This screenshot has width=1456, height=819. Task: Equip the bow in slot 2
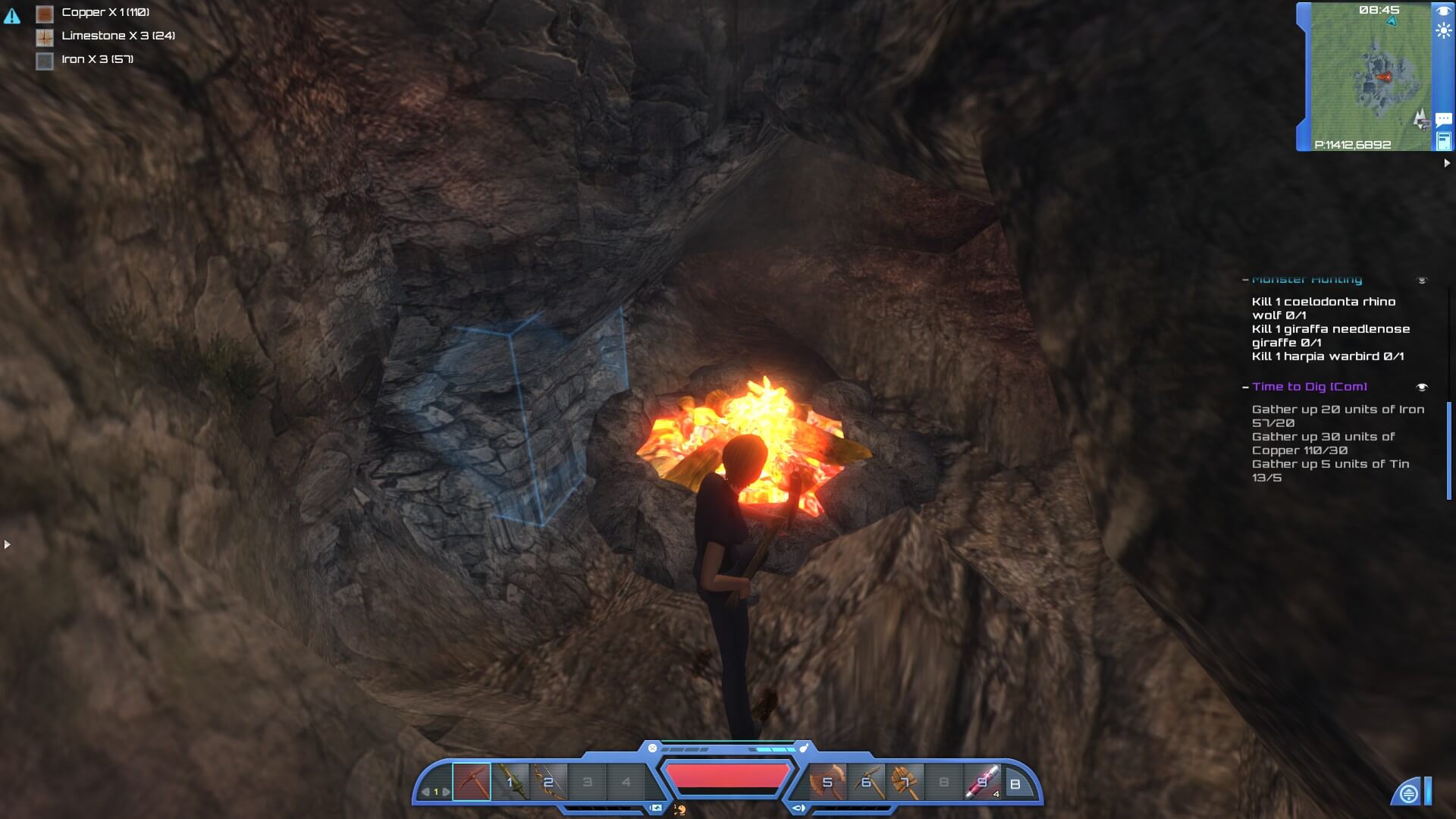[549, 782]
